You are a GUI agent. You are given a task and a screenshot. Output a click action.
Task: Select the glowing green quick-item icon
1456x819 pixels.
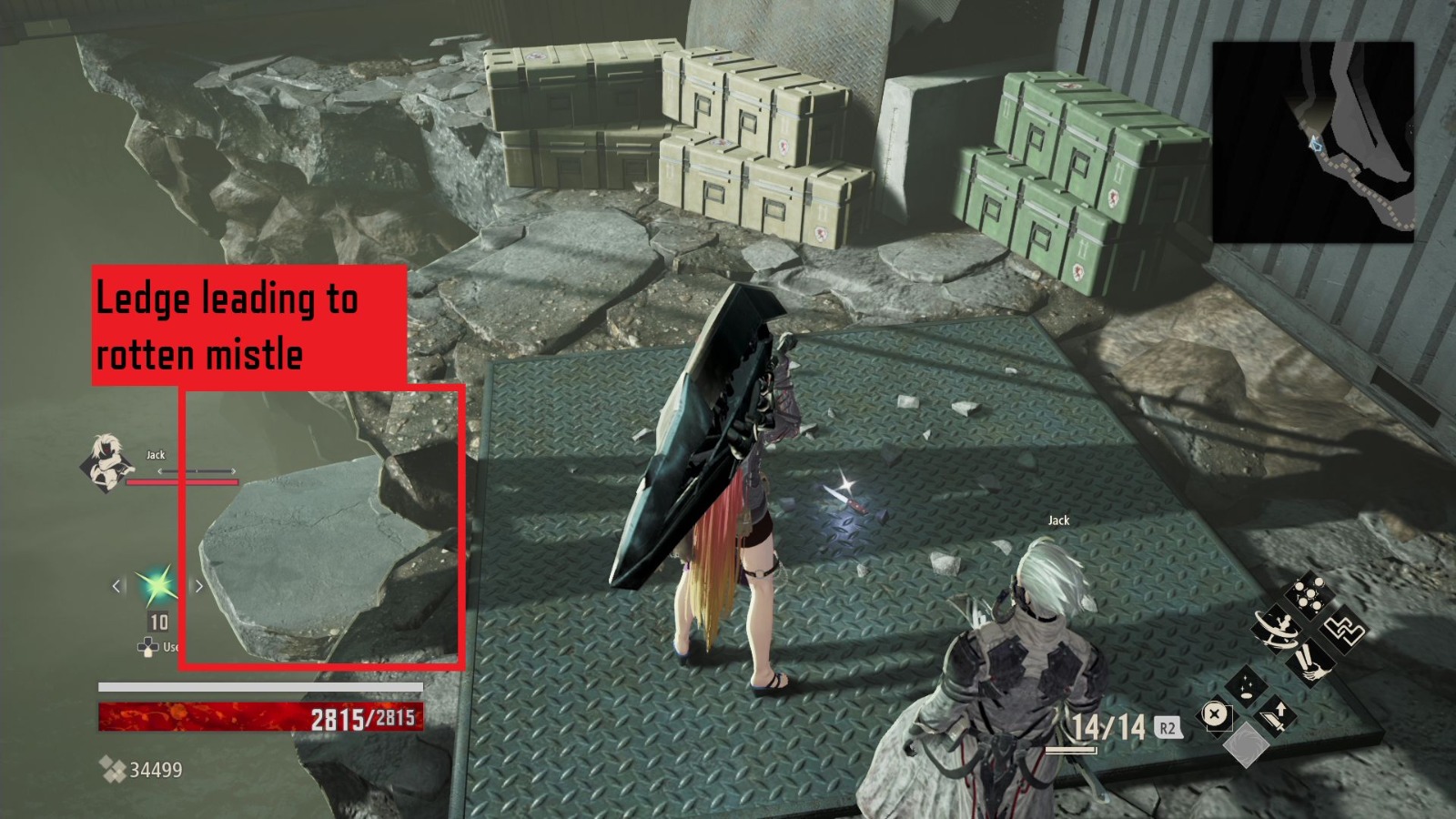pos(157,587)
